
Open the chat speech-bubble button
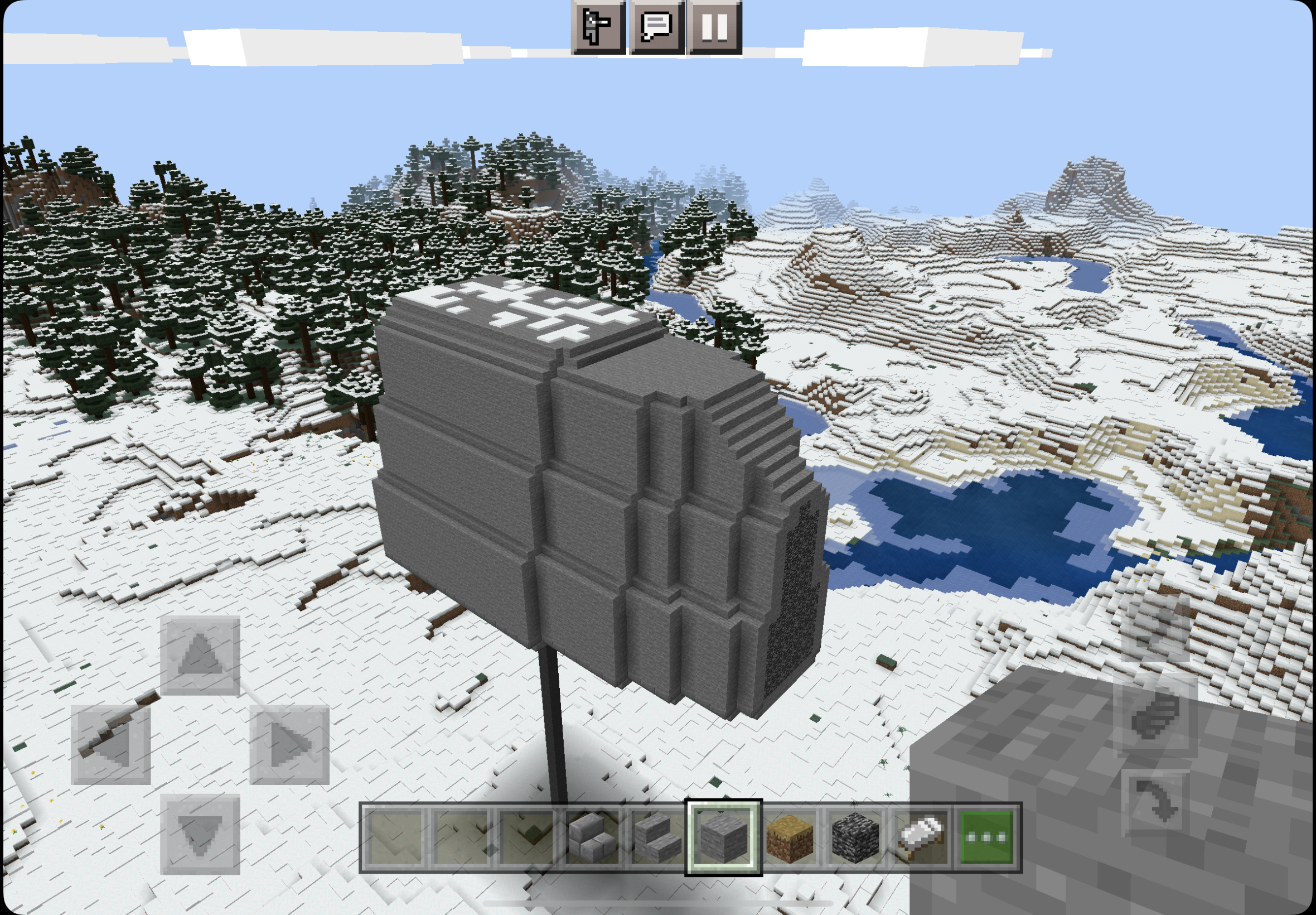(x=656, y=27)
